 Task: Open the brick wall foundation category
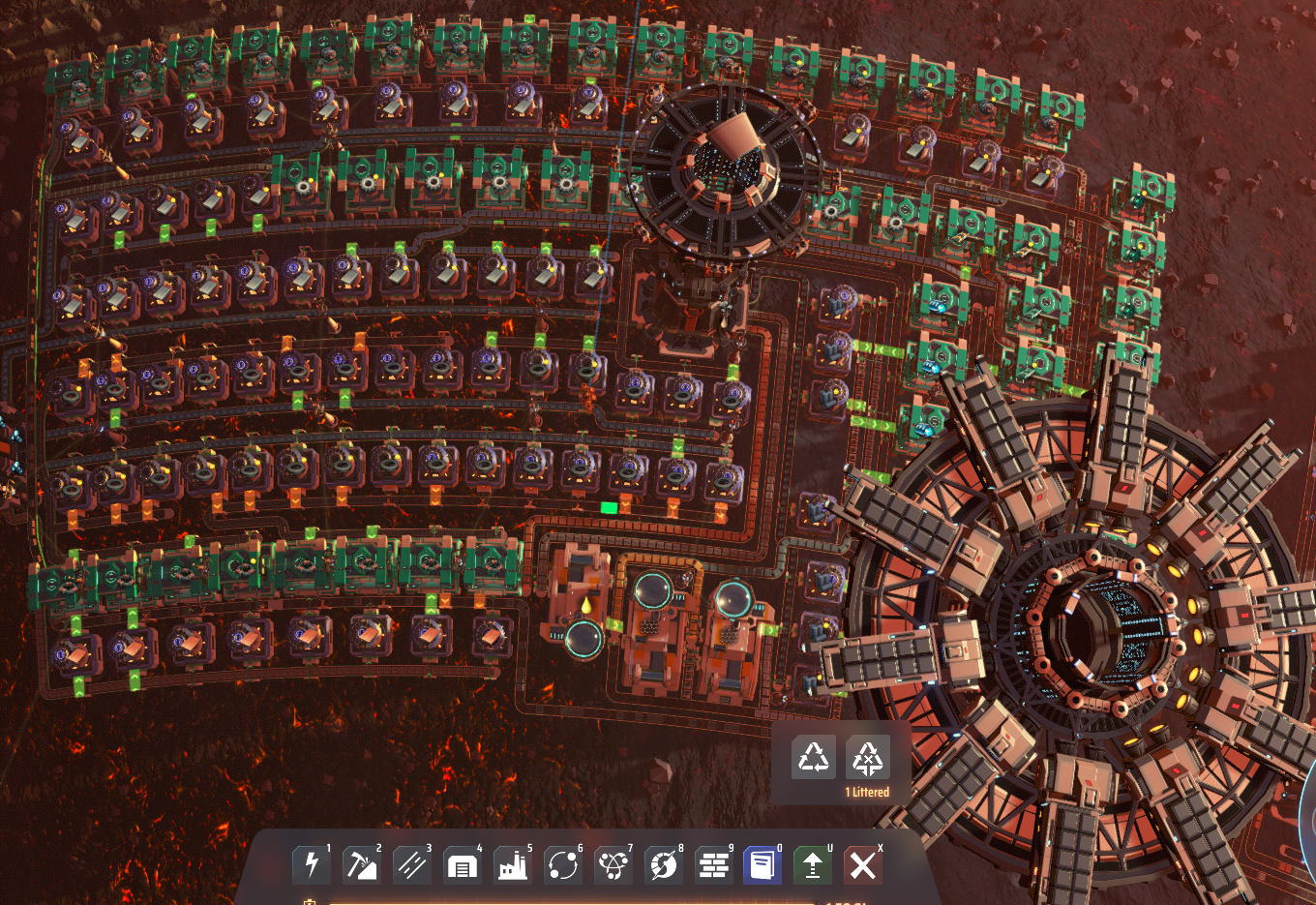(x=714, y=863)
